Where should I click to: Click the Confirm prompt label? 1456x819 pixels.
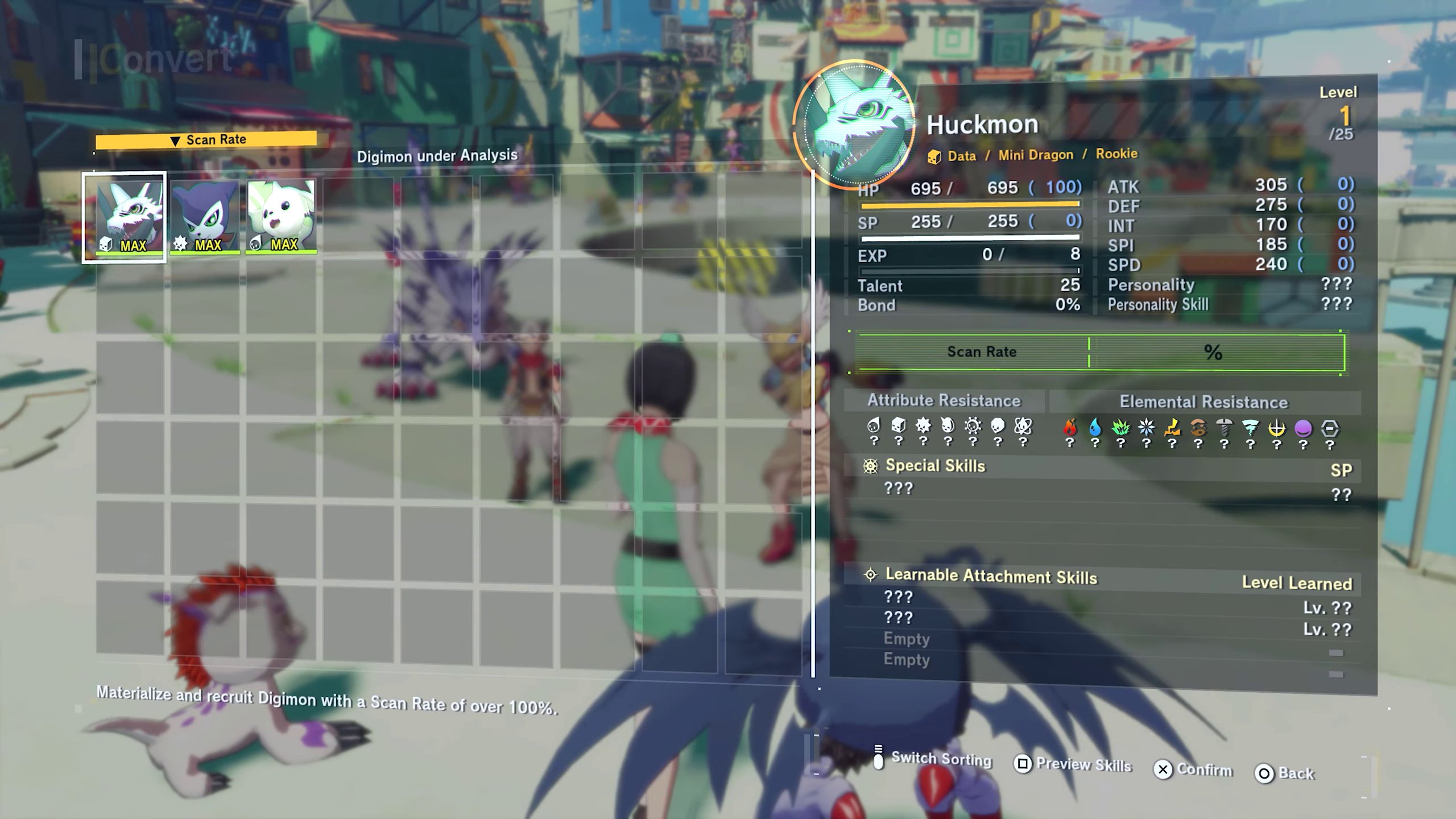[x=1203, y=770]
